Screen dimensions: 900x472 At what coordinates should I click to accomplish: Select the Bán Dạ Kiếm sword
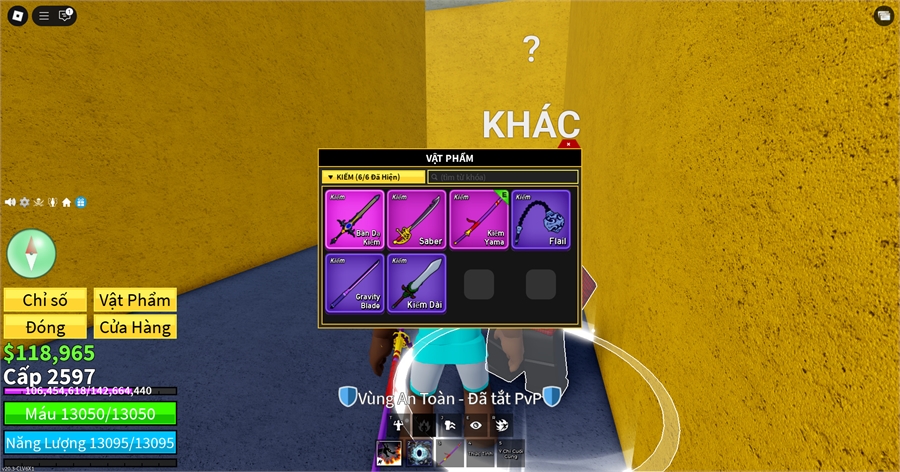pyautogui.click(x=355, y=219)
